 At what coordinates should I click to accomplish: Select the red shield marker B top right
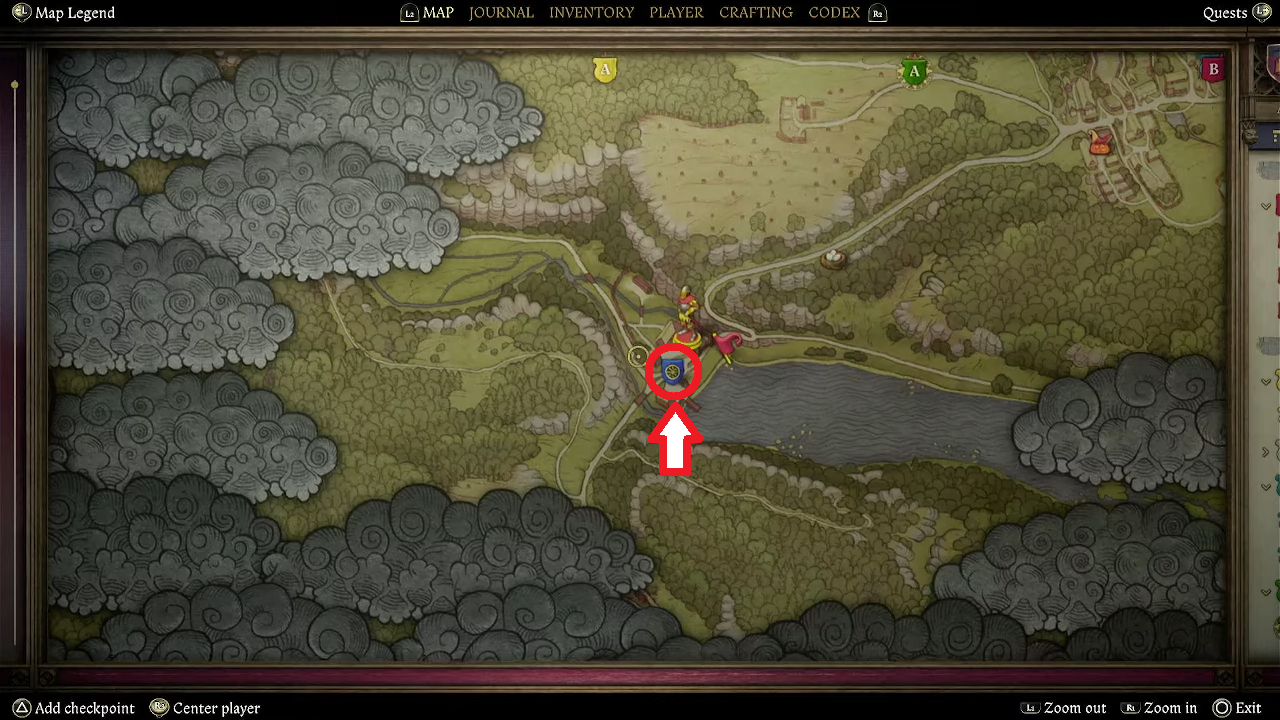[x=1212, y=68]
